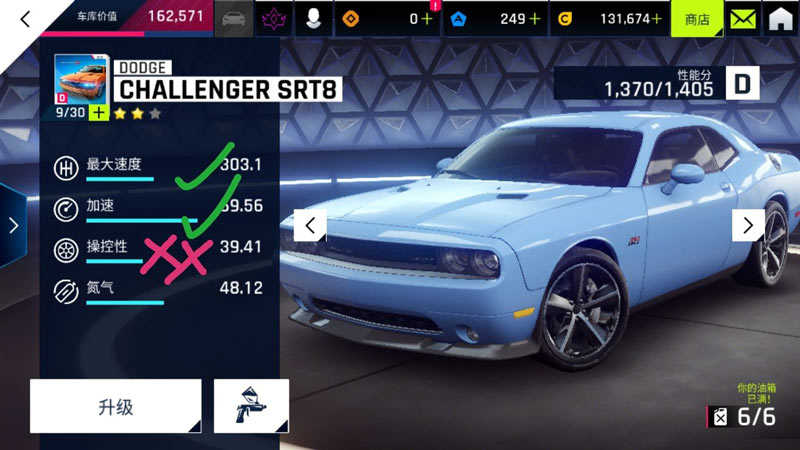Check the 6/6 fuel tank indicator
This screenshot has width=800, height=450.
coord(744,416)
